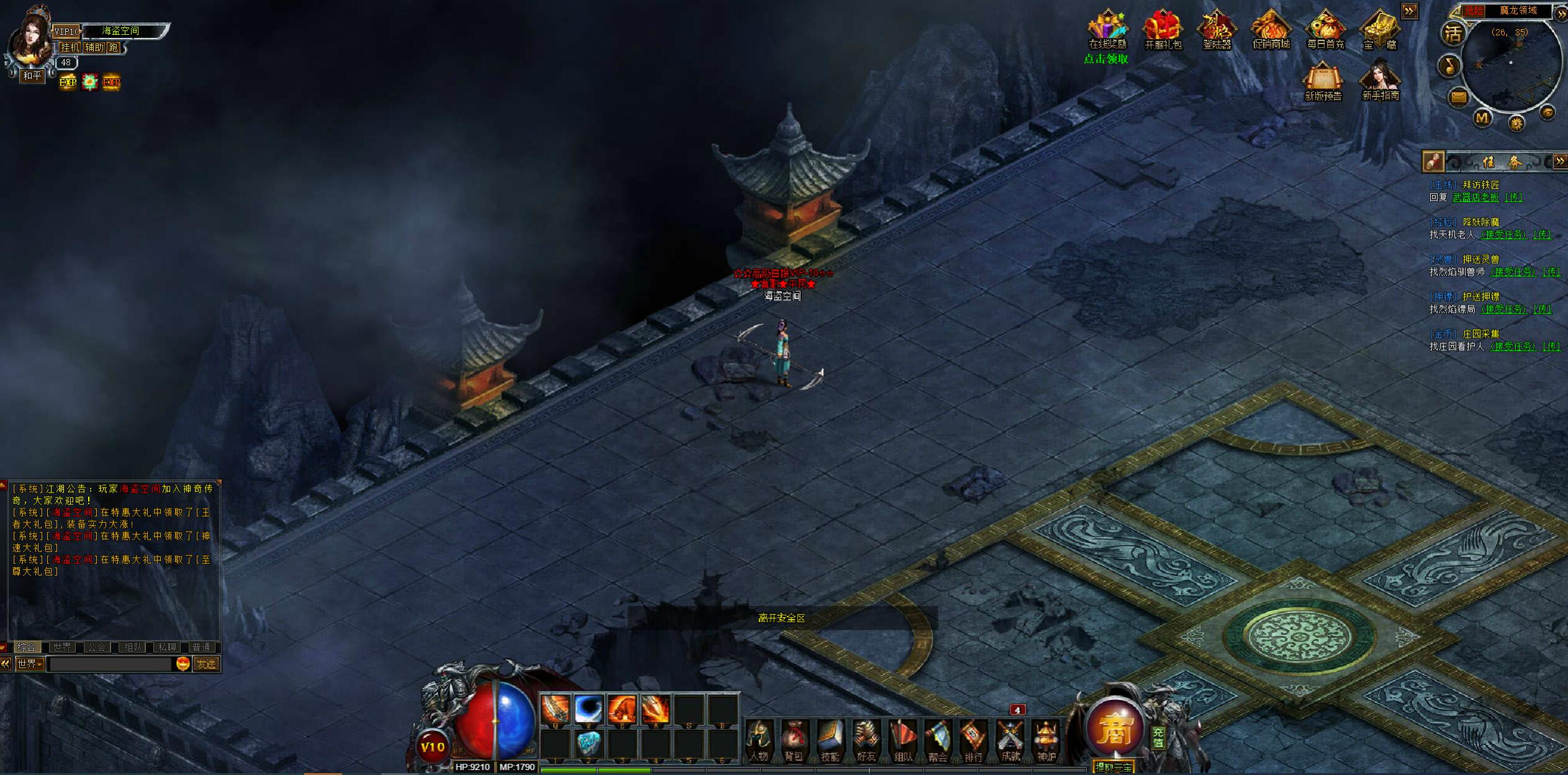Click the green 充值 recharge button

coord(1158,738)
